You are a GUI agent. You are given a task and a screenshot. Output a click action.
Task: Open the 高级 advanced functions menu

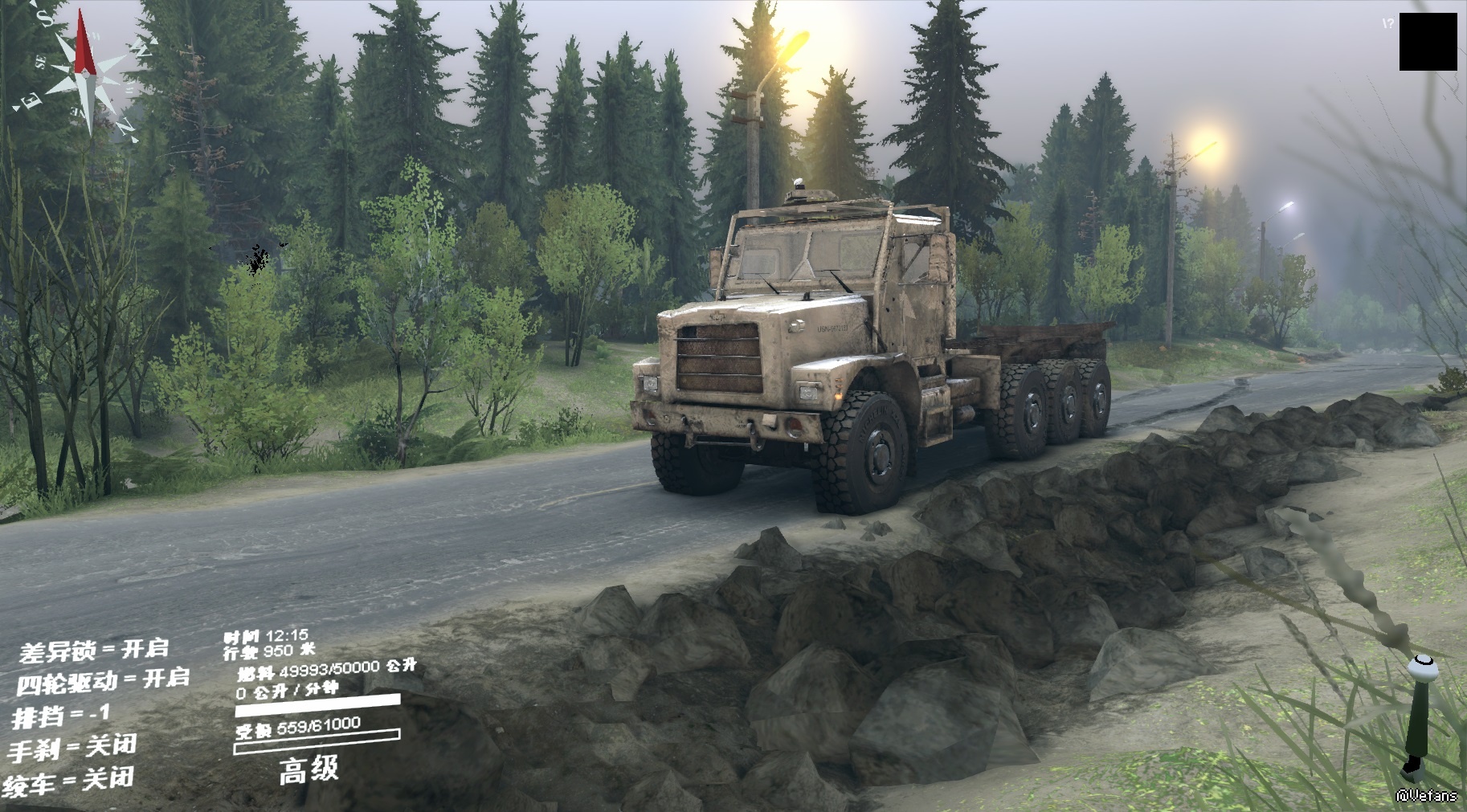click(309, 770)
